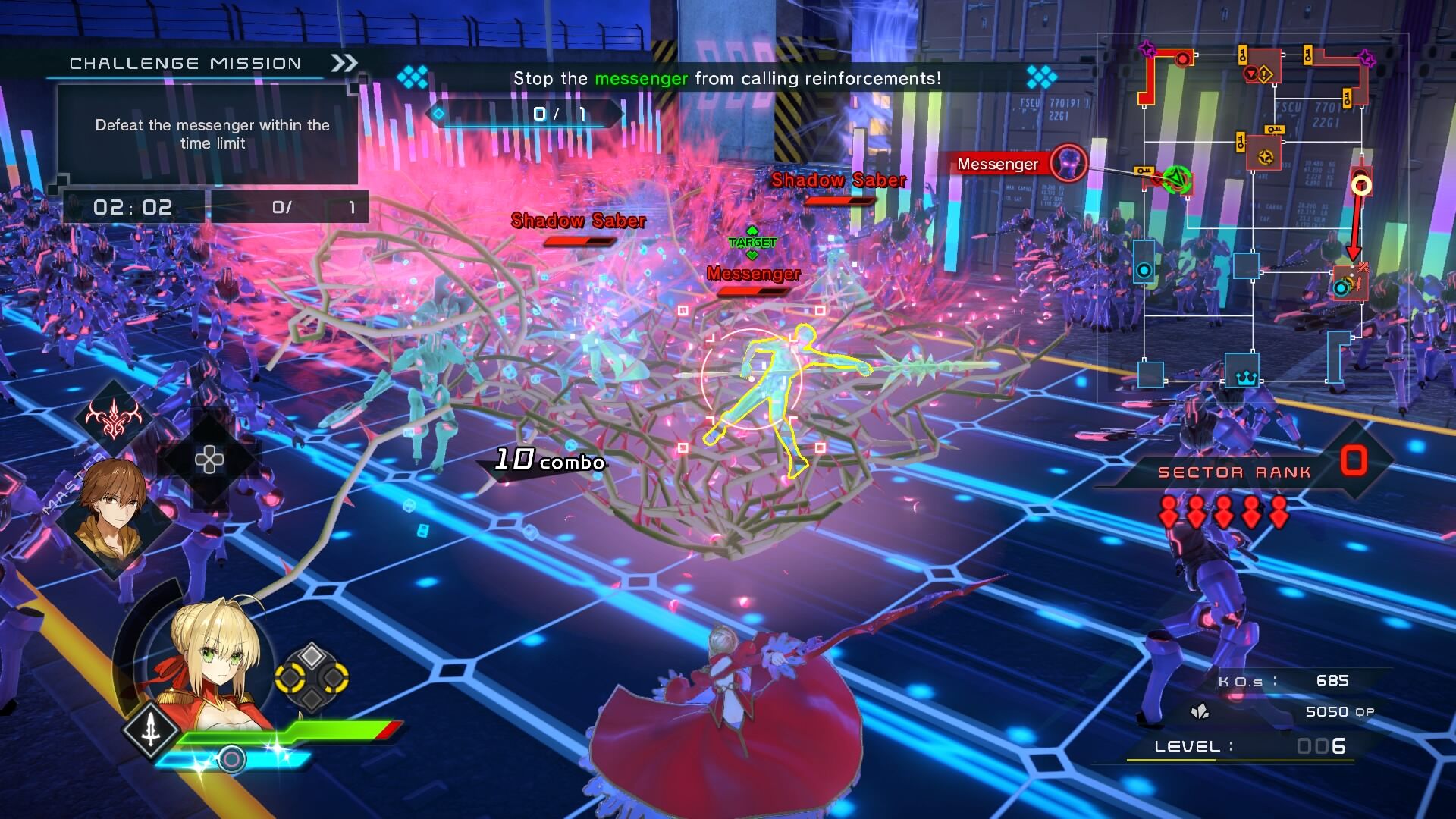Select the red Messenger label on minimap
Screen dimensions: 1456x819
996,164
